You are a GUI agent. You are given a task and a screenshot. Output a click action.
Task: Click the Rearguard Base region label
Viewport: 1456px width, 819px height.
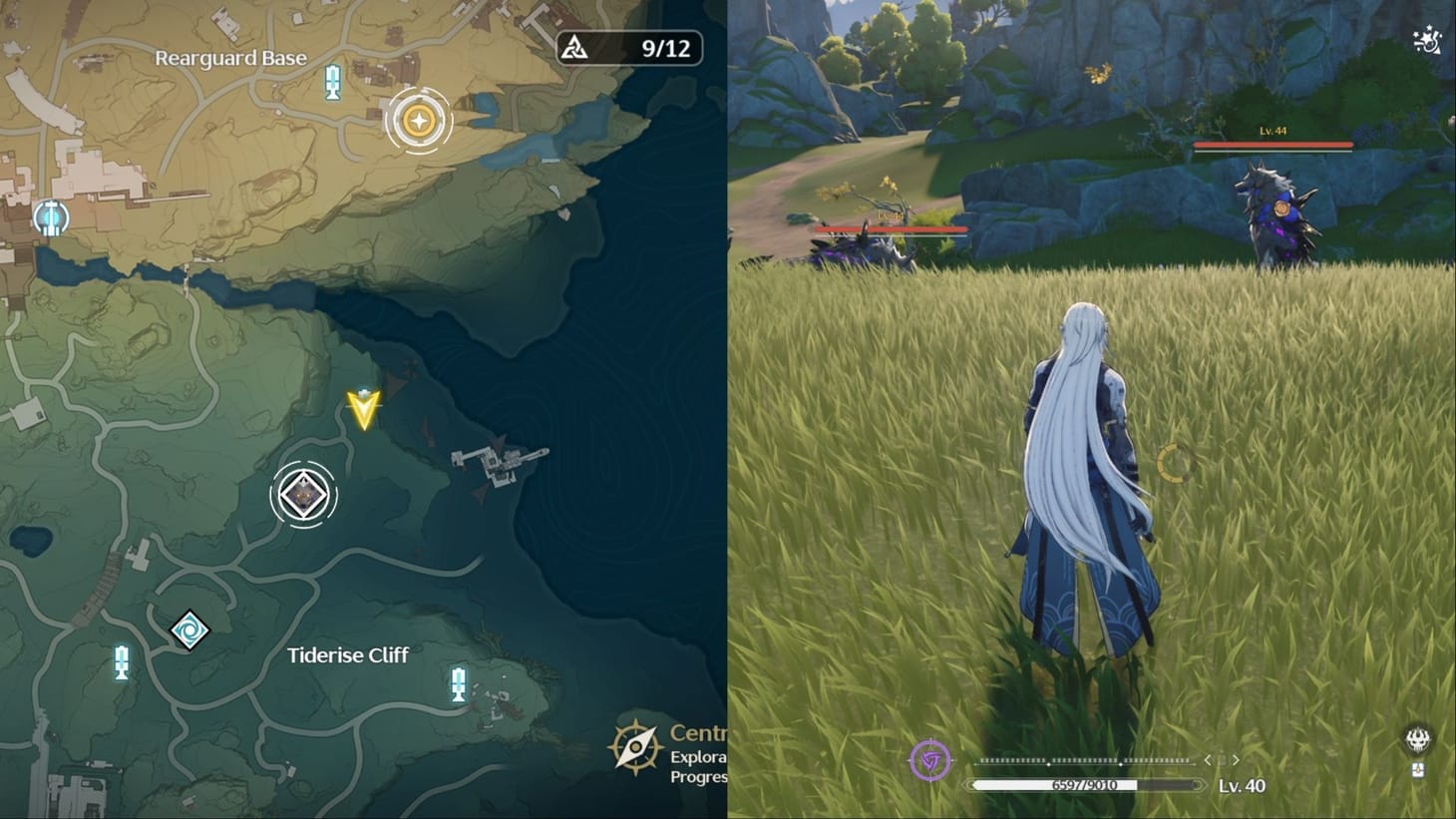[230, 58]
